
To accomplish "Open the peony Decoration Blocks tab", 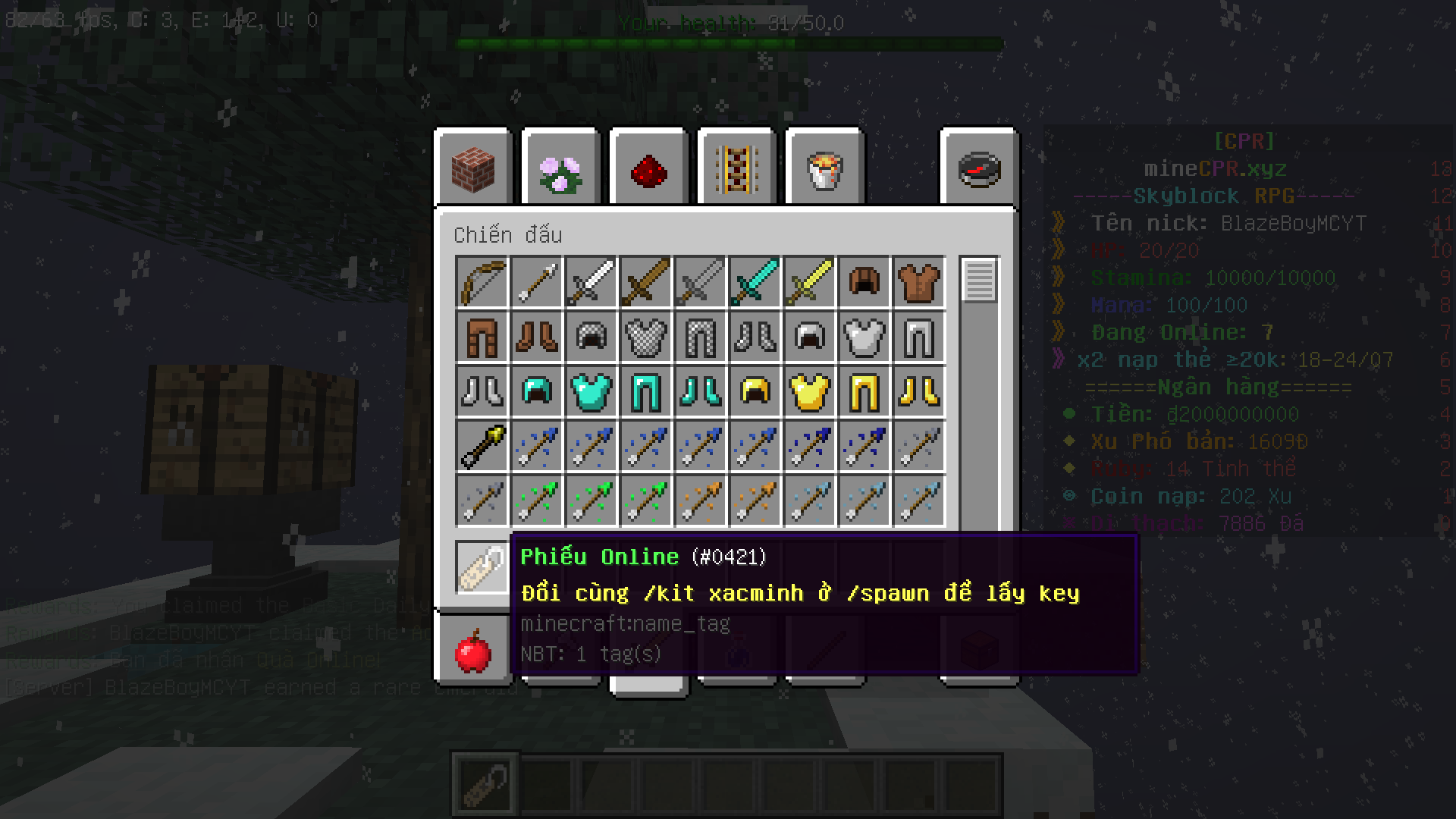I will (x=561, y=168).
